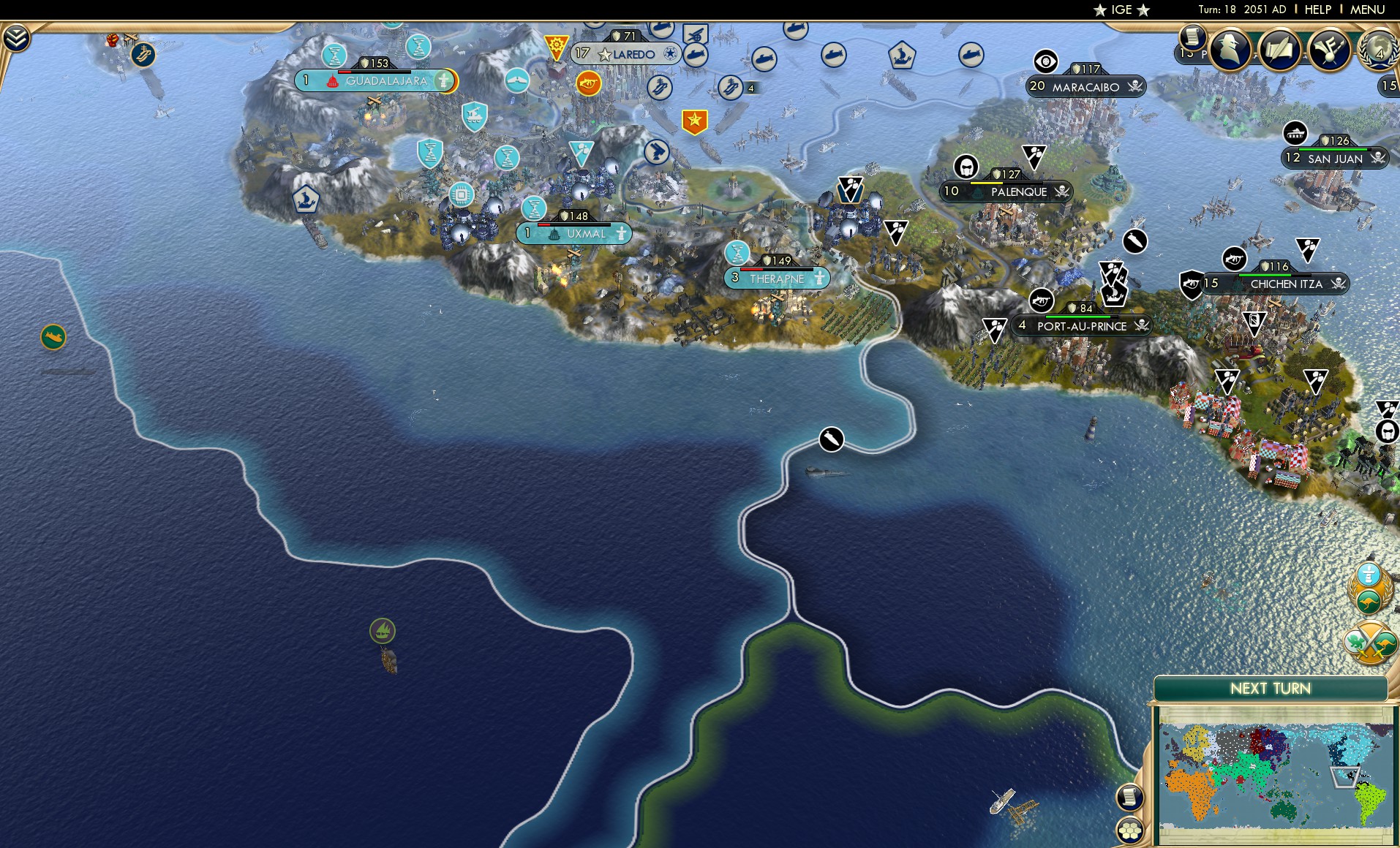Open the economic overview scroll-and-quill icon
This screenshot has height=848, width=1400.
pos(1279,50)
